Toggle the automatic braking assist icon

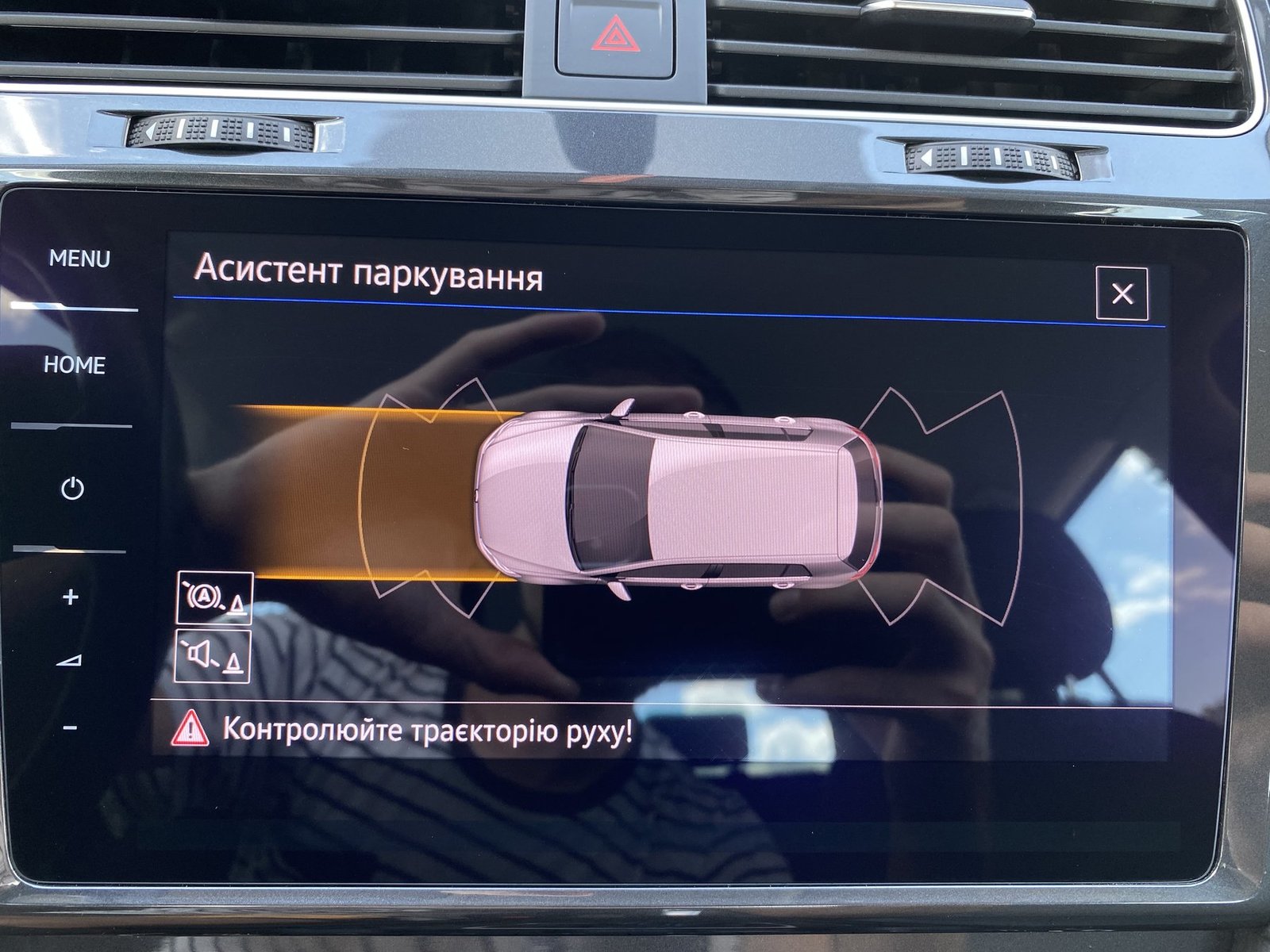pyautogui.click(x=214, y=597)
